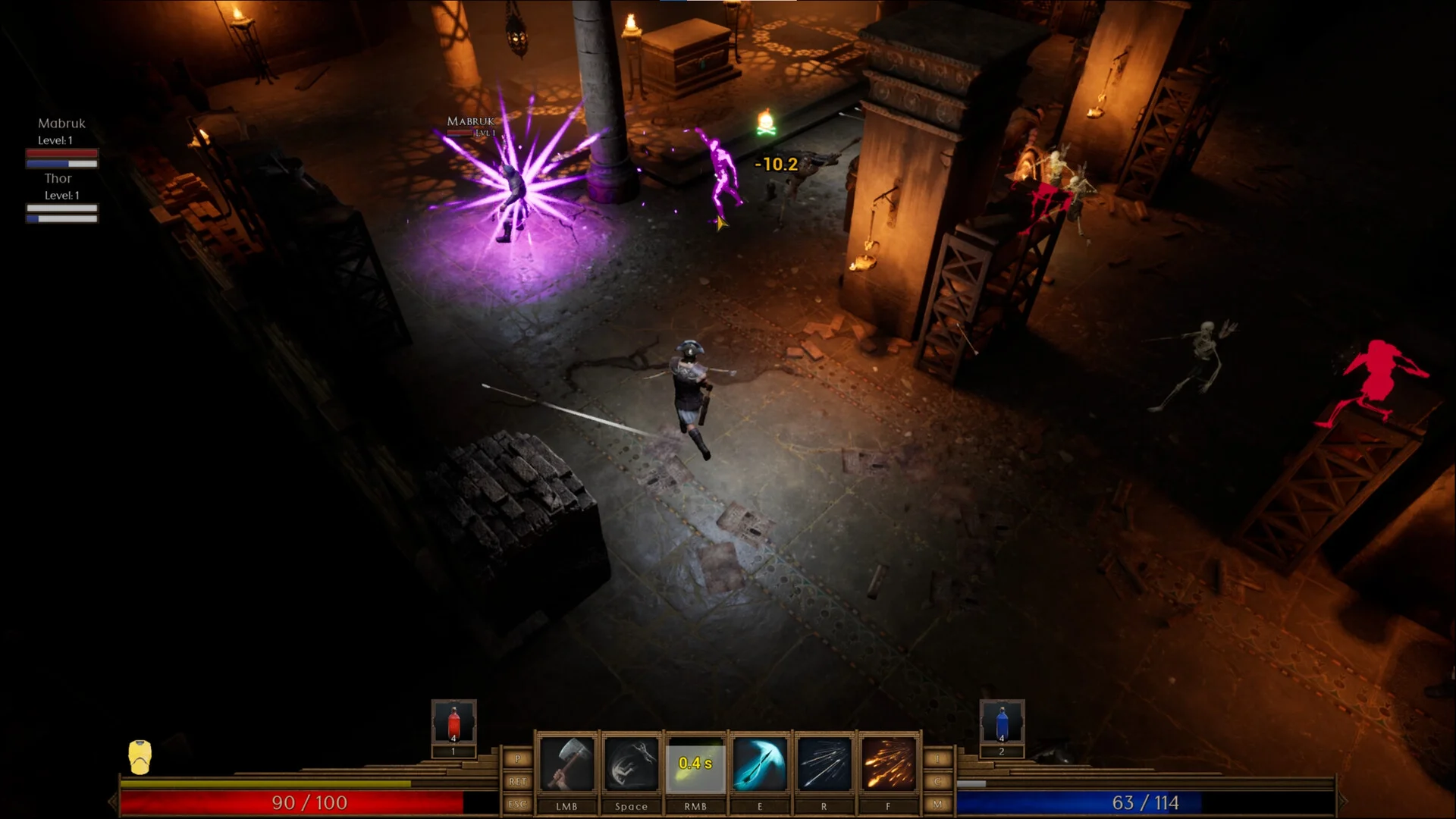Open character sheet via C button
This screenshot has height=819, width=1456.
938,781
